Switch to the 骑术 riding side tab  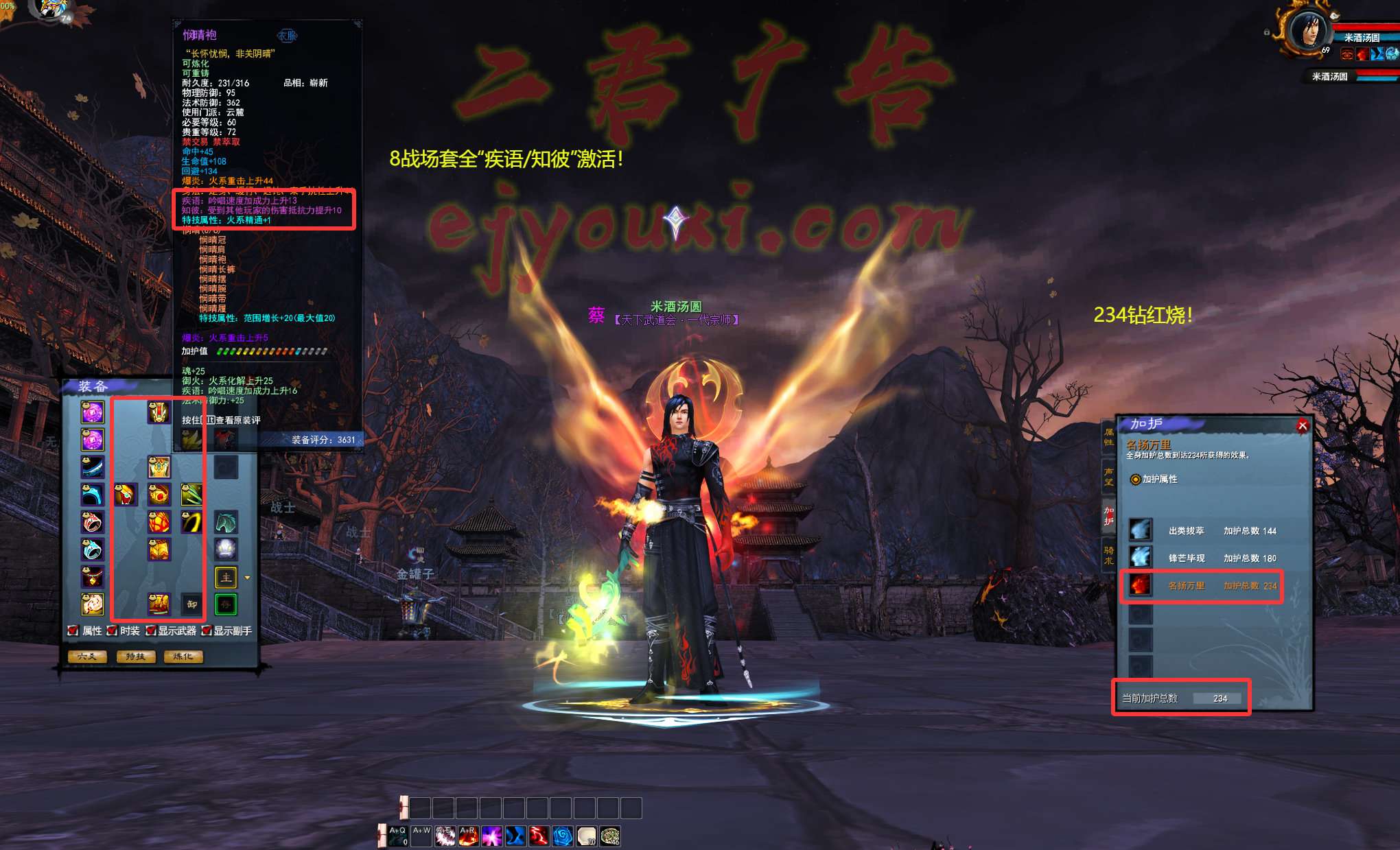click(1108, 555)
